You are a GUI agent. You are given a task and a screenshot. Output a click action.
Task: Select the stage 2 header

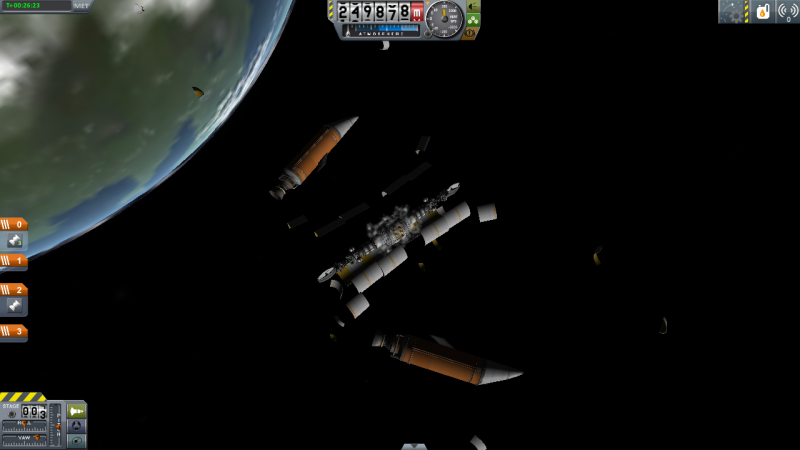click(14, 289)
